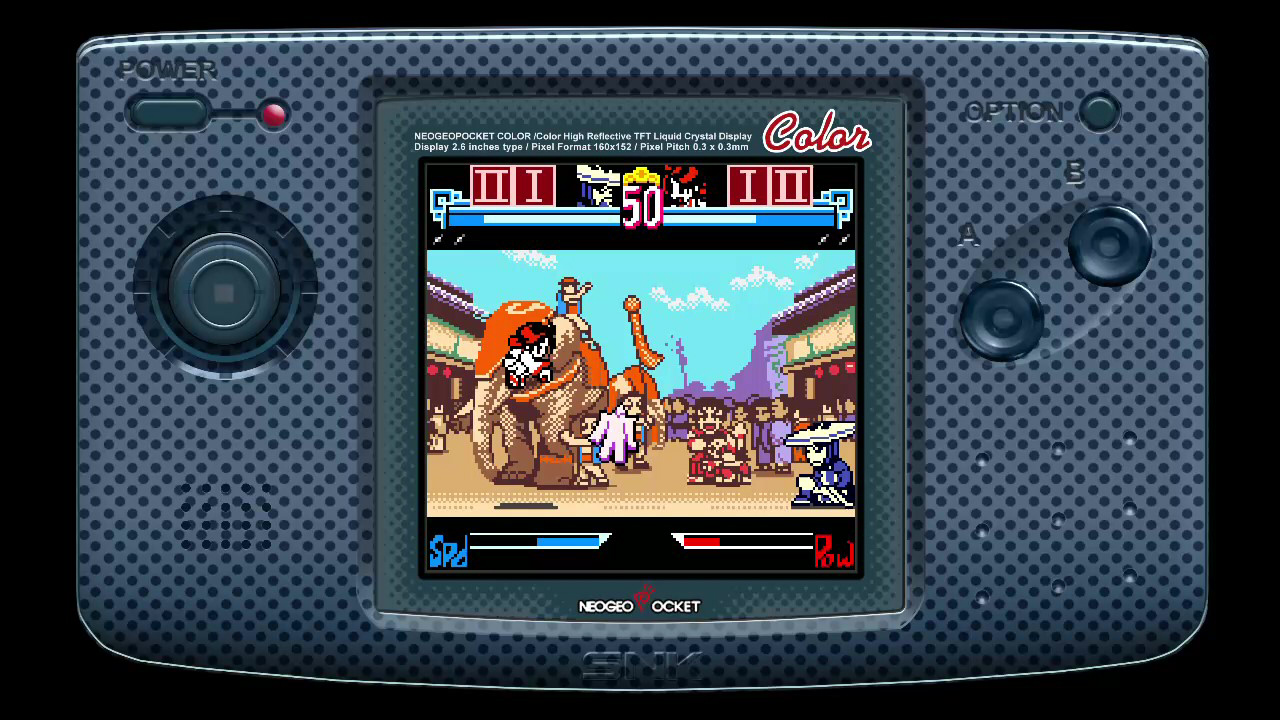Click the NEOGEO POCKET logo

click(640, 606)
